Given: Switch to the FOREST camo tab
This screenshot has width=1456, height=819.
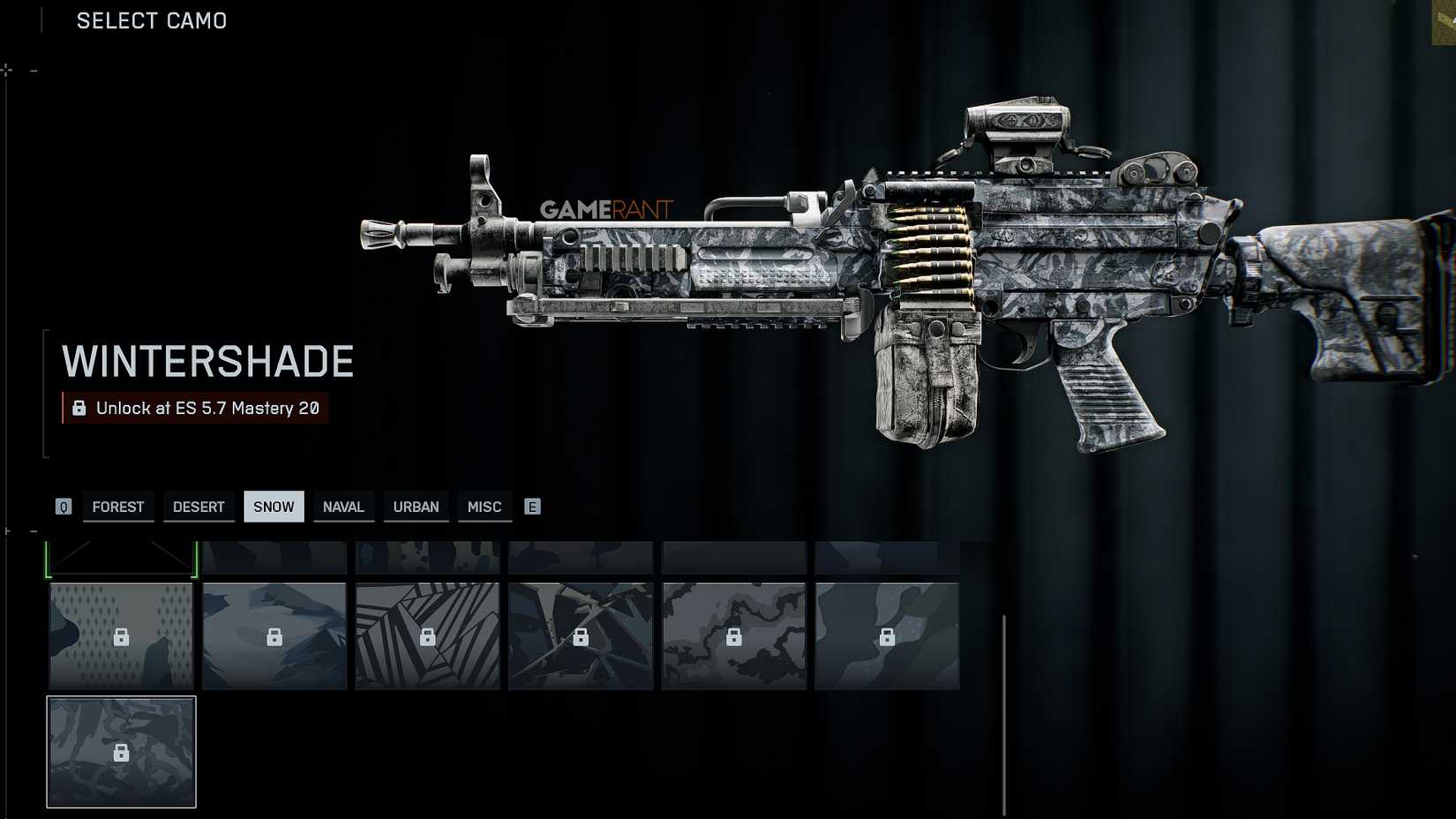Looking at the screenshot, I should pos(117,506).
